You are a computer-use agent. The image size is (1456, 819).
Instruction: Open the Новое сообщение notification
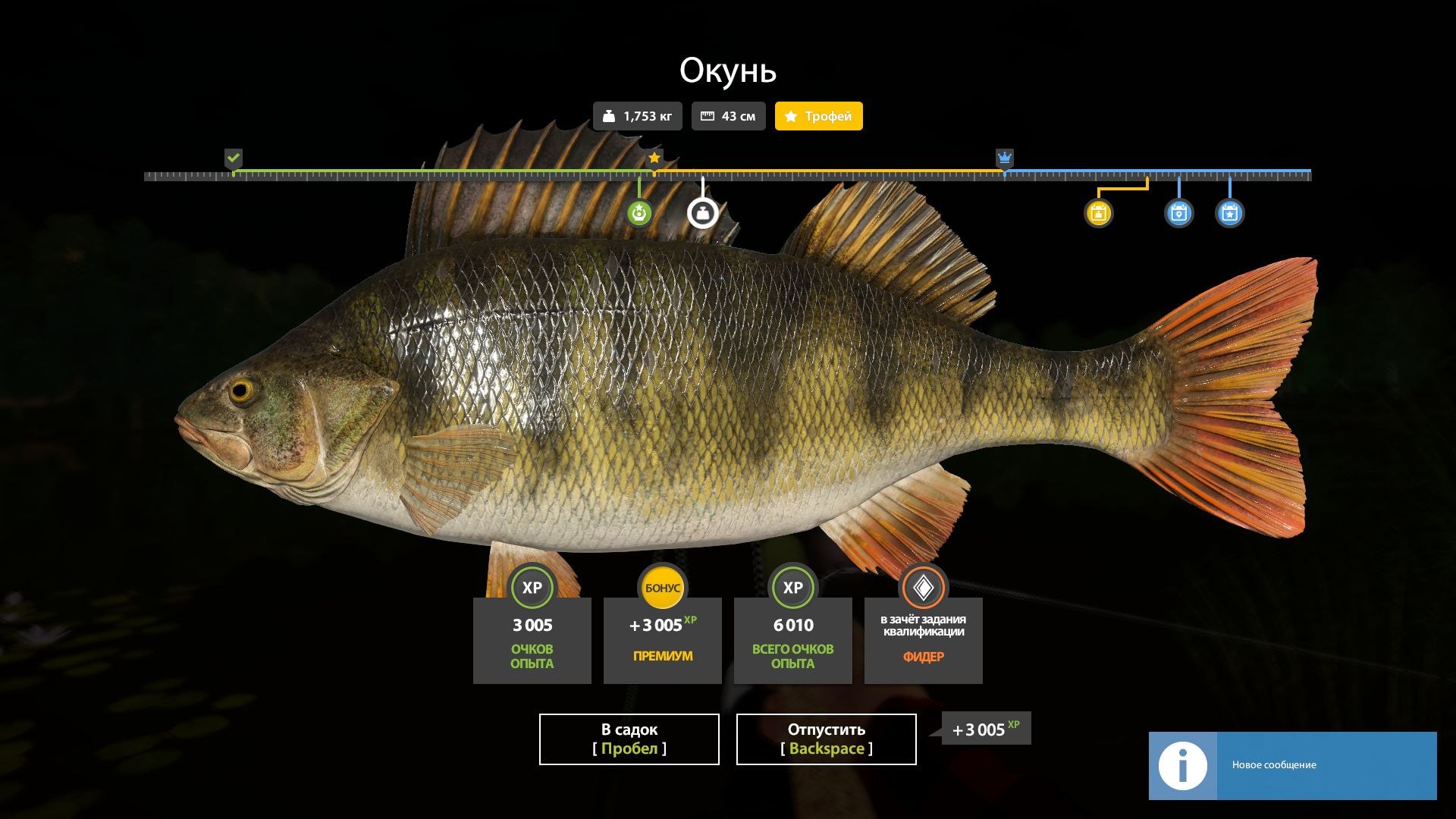(1292, 765)
